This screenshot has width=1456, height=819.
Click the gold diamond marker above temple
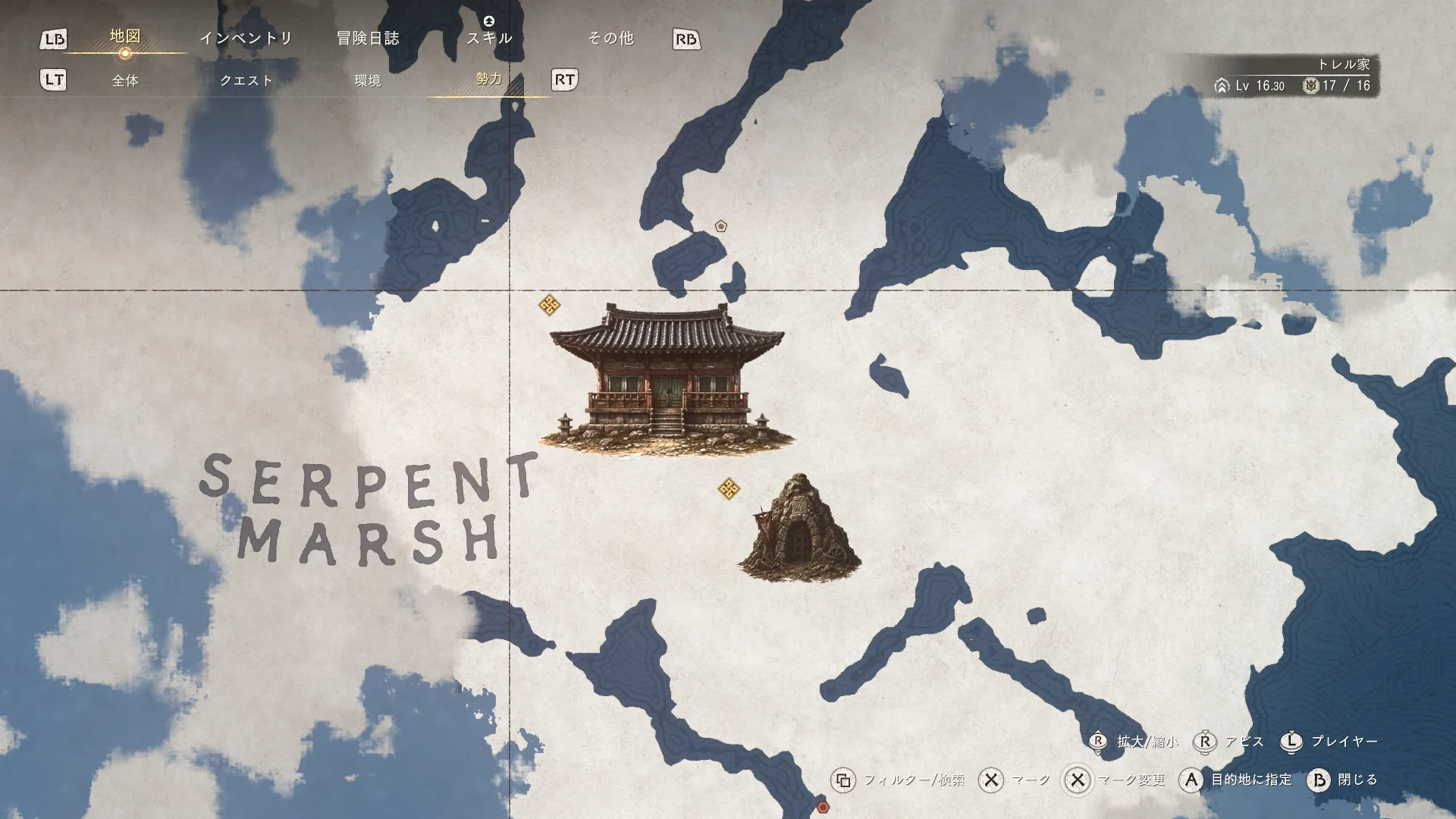tap(550, 306)
